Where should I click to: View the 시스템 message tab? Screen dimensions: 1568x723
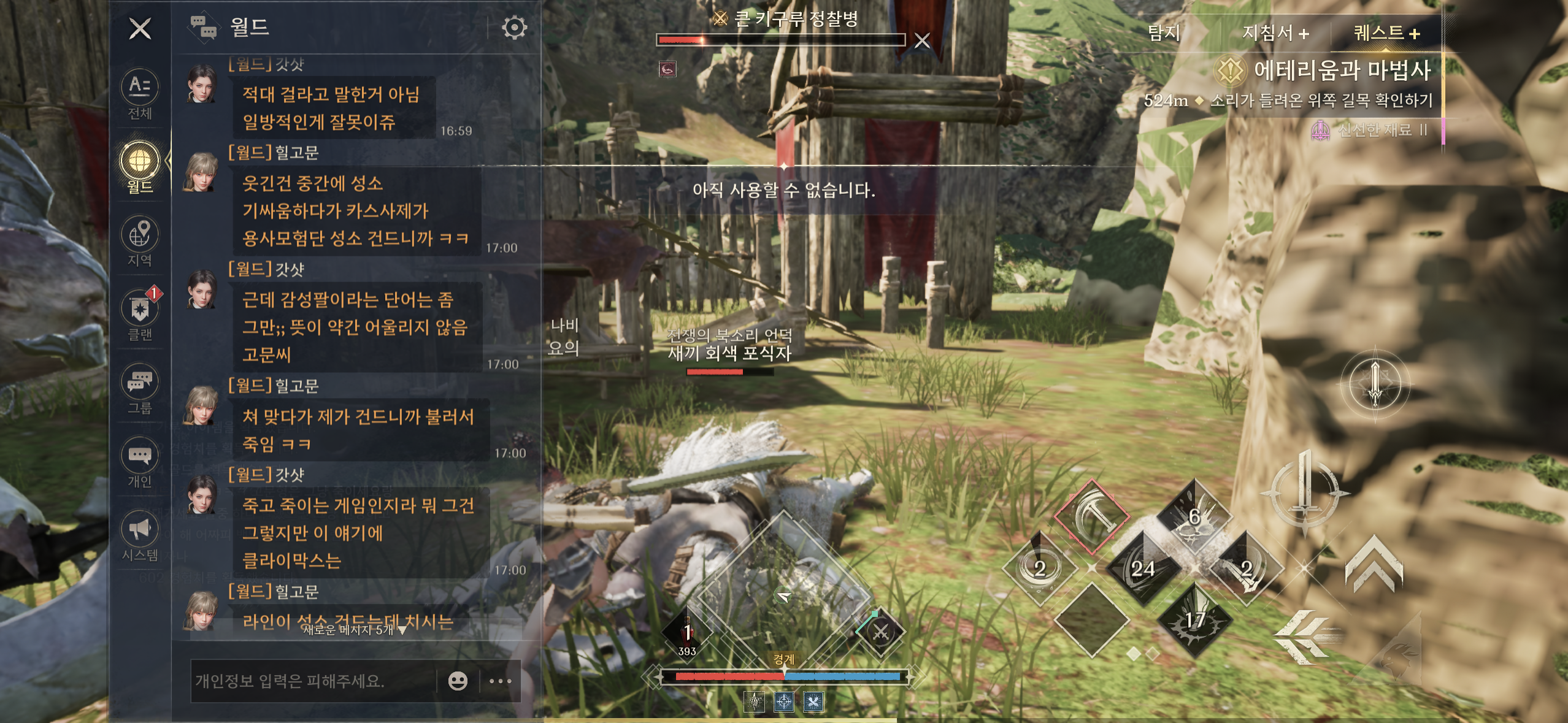pyautogui.click(x=140, y=536)
